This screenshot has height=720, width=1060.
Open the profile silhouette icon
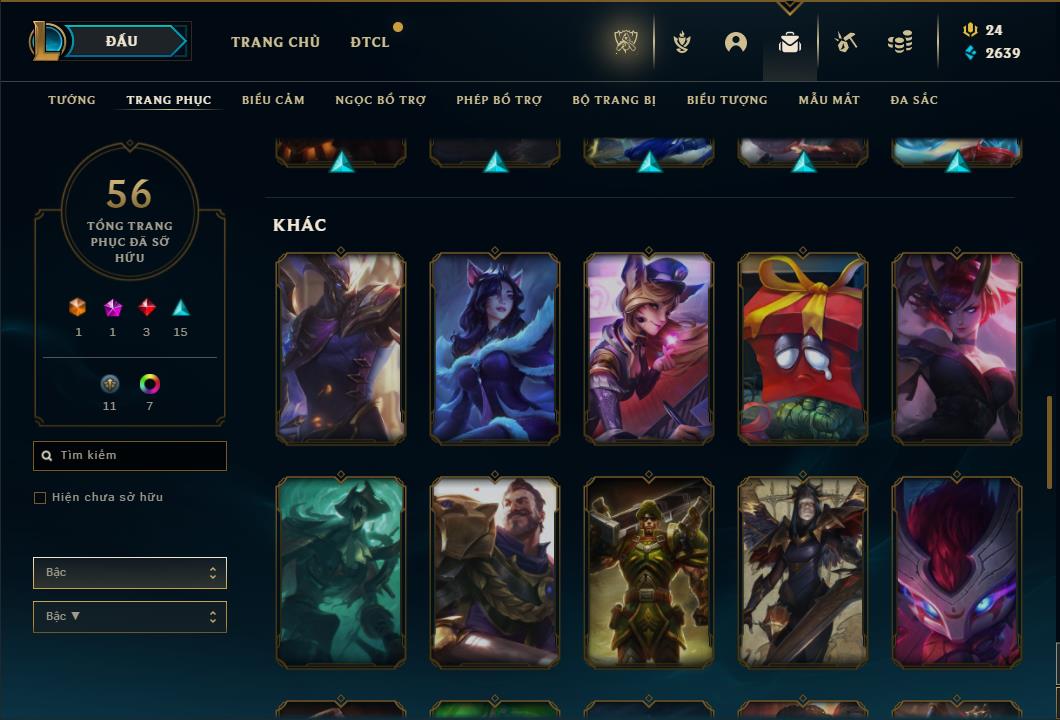point(736,42)
